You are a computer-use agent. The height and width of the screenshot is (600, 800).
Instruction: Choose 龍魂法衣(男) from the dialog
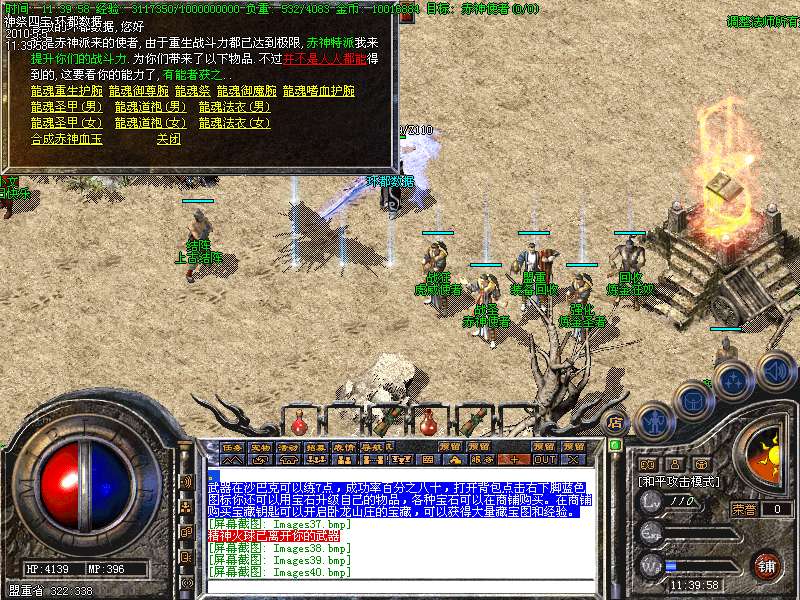click(234, 107)
